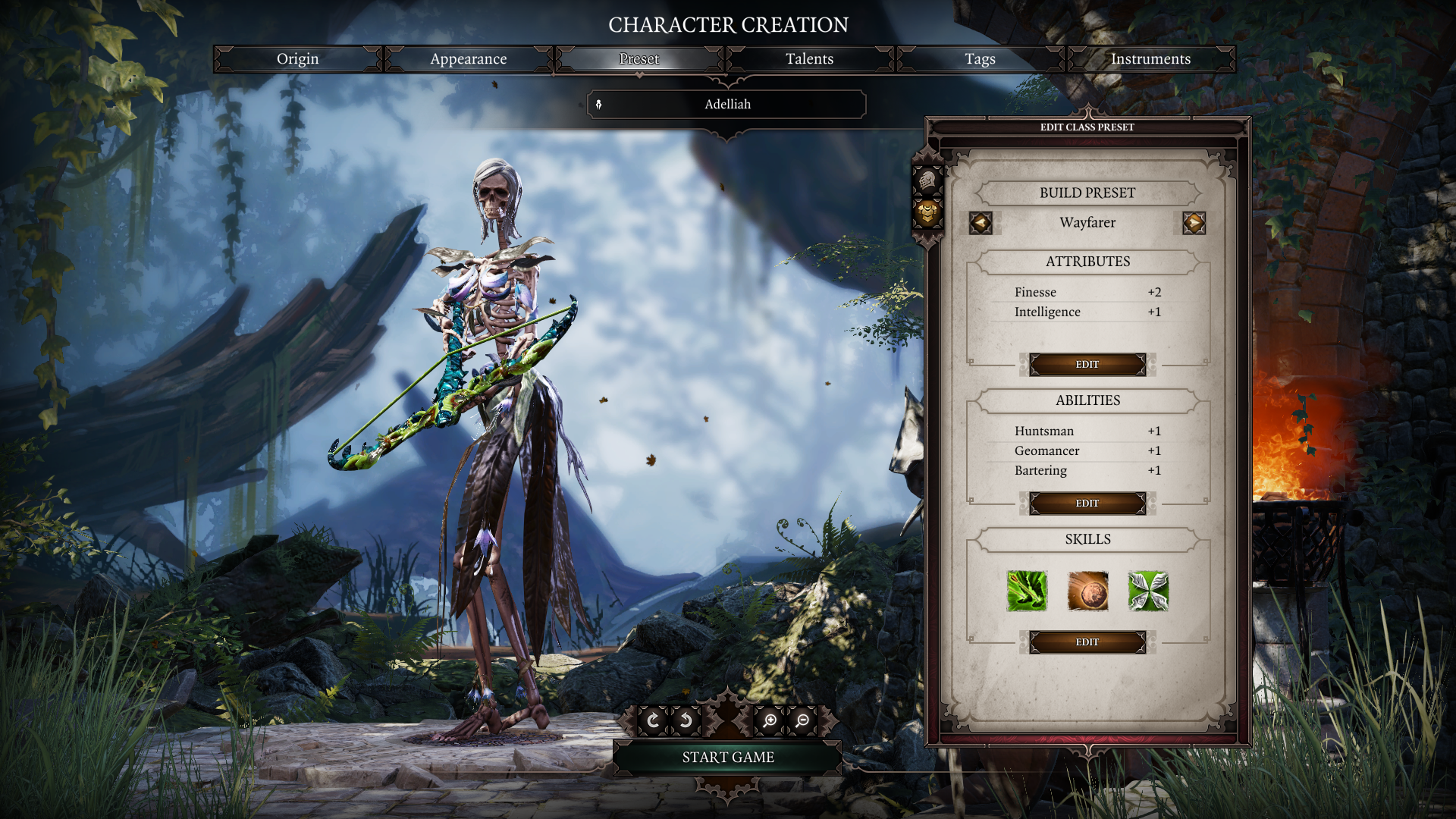Select the brown boulder skill icon
This screenshot has height=819, width=1456.
coord(1087,591)
